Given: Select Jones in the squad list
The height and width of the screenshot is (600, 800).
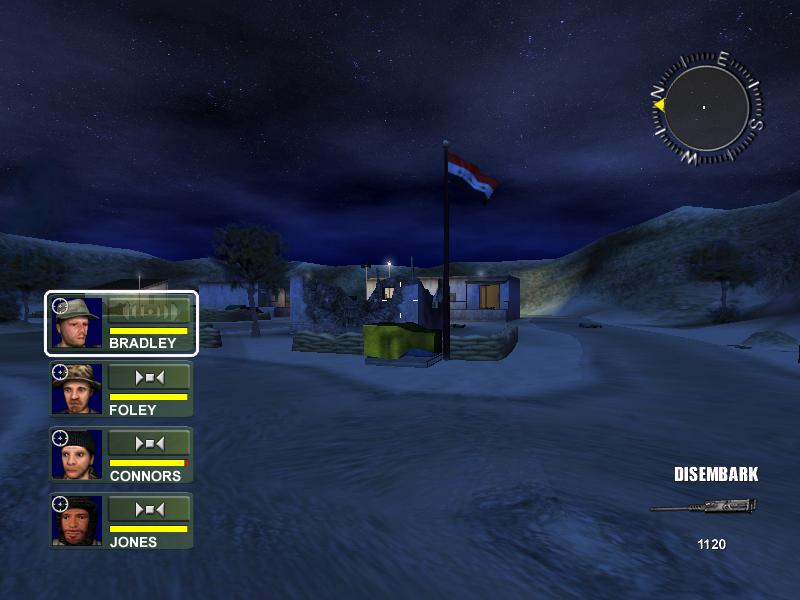Looking at the screenshot, I should pyautogui.click(x=121, y=521).
